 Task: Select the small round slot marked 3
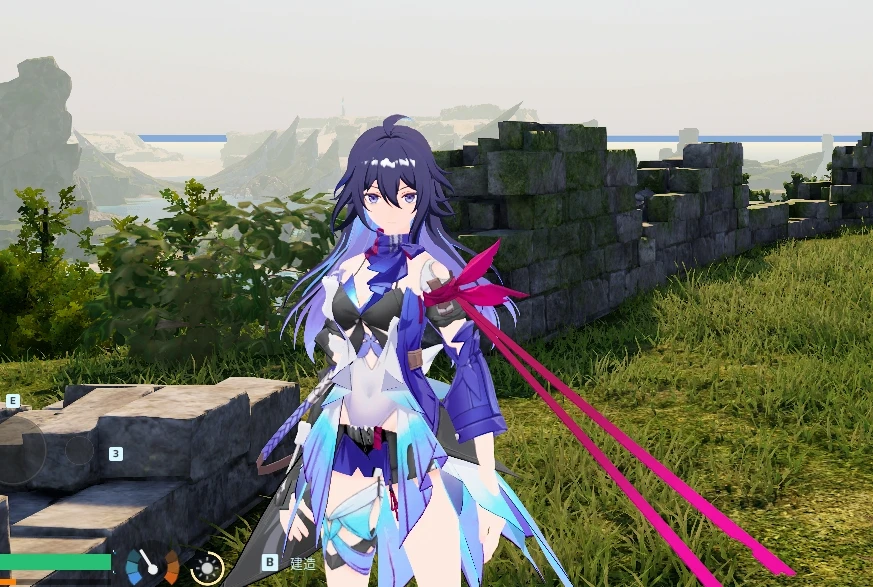(x=79, y=451)
